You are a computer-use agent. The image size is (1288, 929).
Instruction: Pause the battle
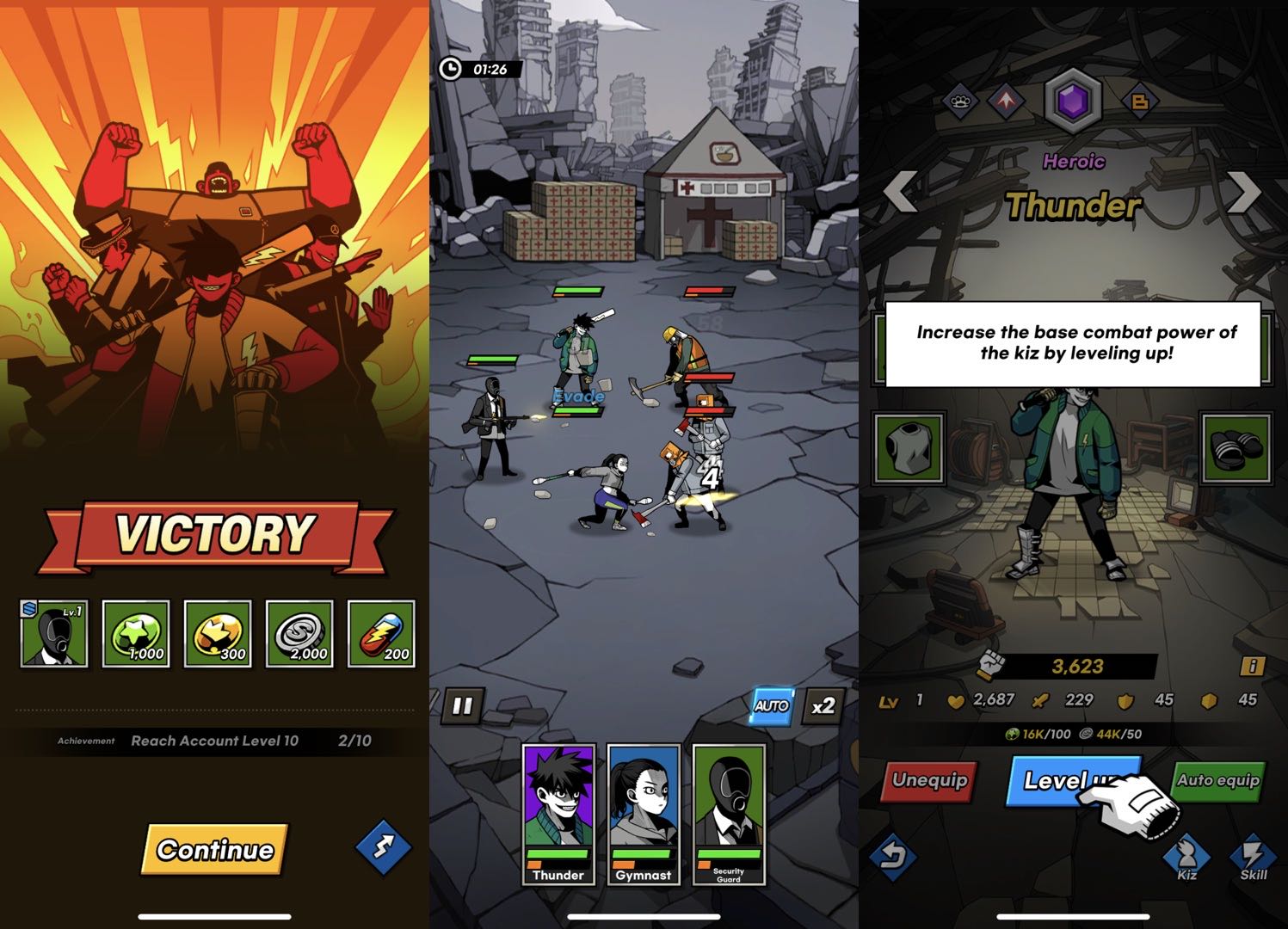[x=462, y=706]
